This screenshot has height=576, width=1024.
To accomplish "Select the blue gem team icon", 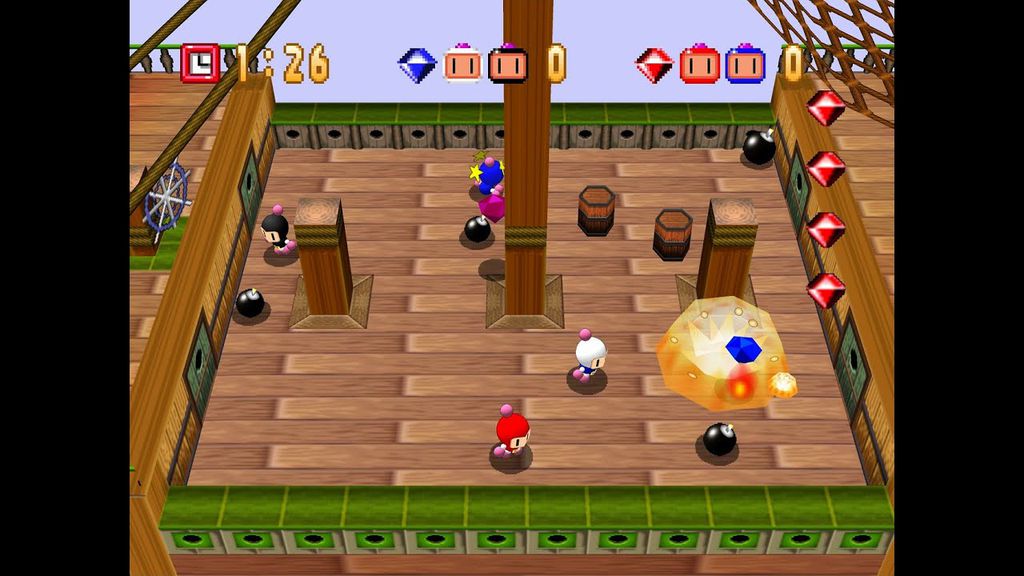I will [x=417, y=65].
